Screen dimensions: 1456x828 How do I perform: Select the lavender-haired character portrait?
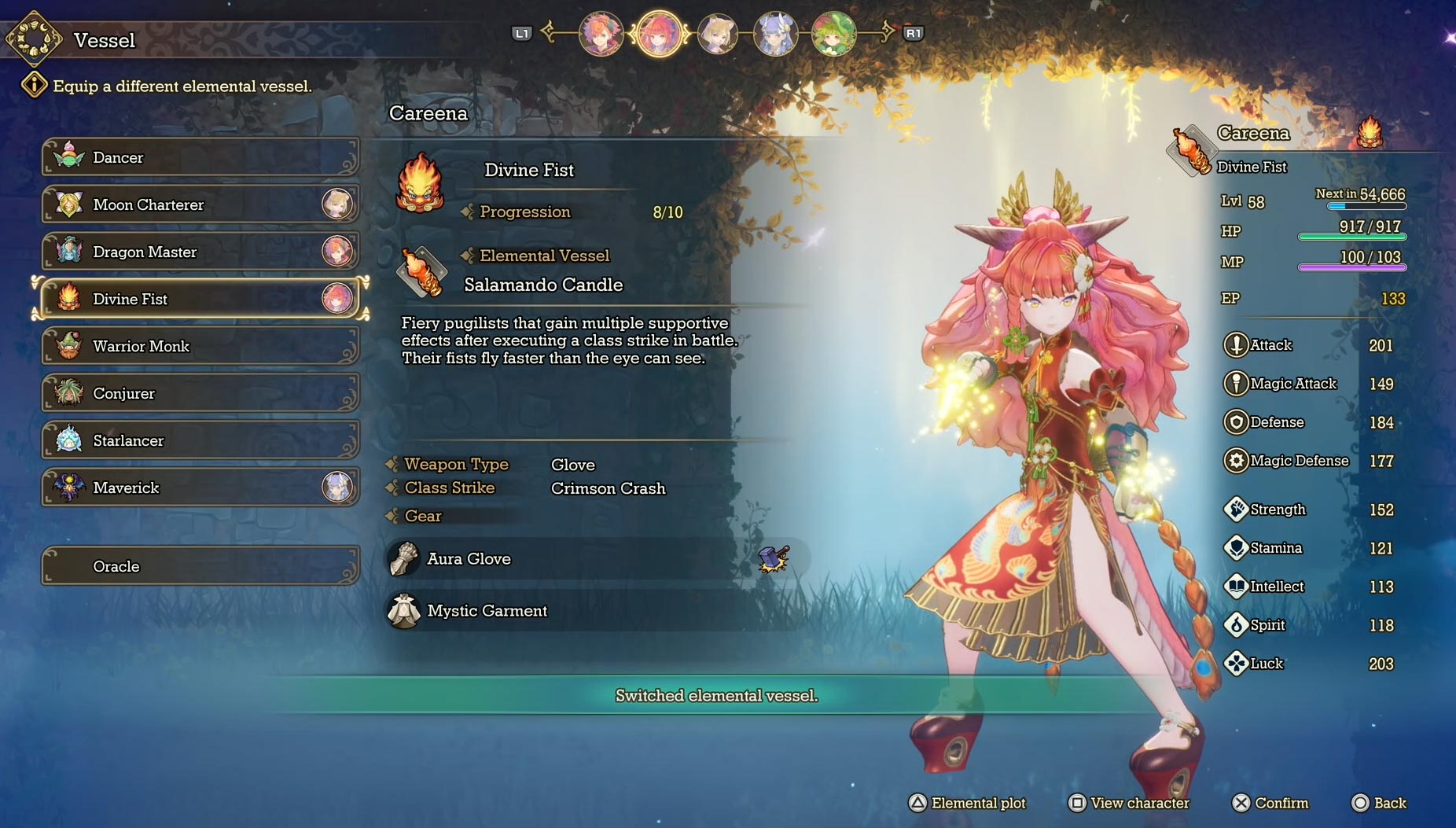[x=775, y=34]
